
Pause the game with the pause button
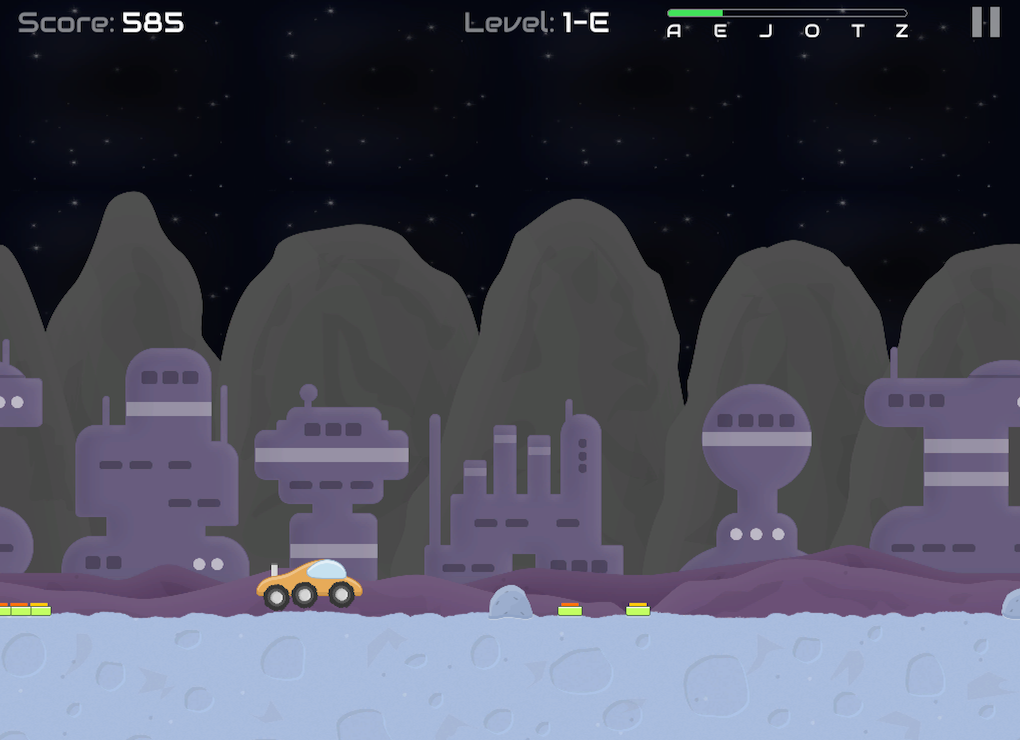click(985, 22)
